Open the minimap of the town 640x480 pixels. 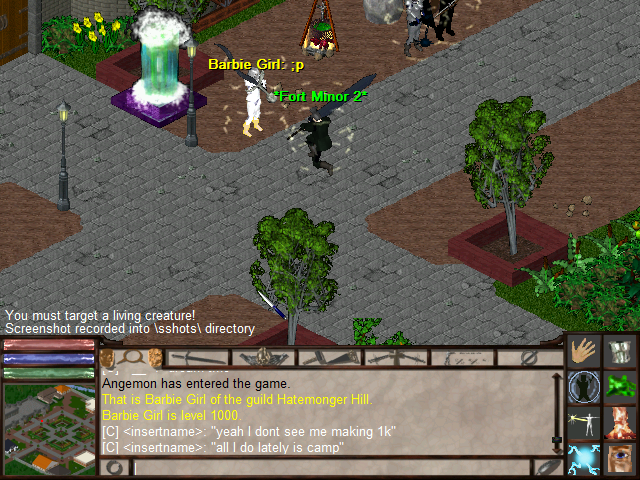[x=49, y=428]
